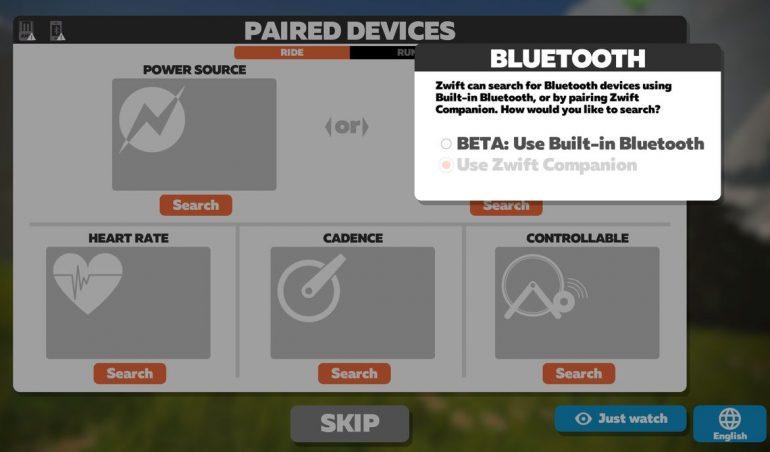The image size is (770, 452).
Task: Select the cadence crank tile
Action: point(352,302)
